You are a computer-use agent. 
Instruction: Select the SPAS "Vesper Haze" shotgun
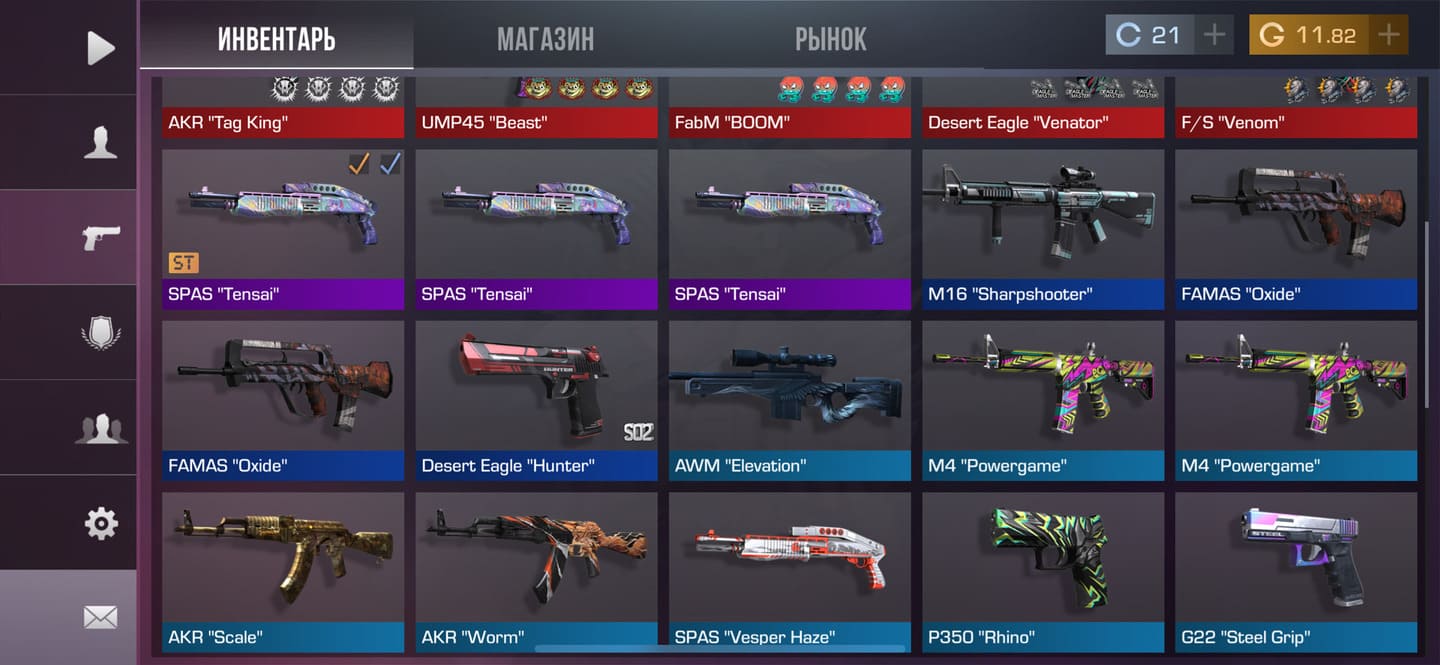coord(789,570)
